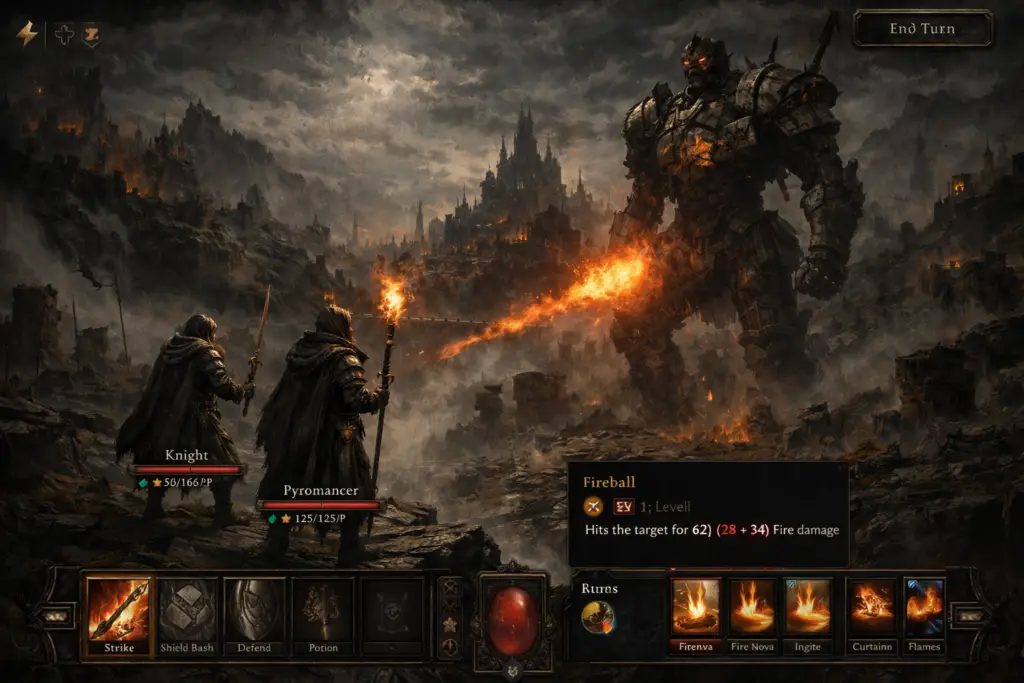This screenshot has height=683, width=1024.
Task: Click the rune orb under Runs
Action: [598, 617]
